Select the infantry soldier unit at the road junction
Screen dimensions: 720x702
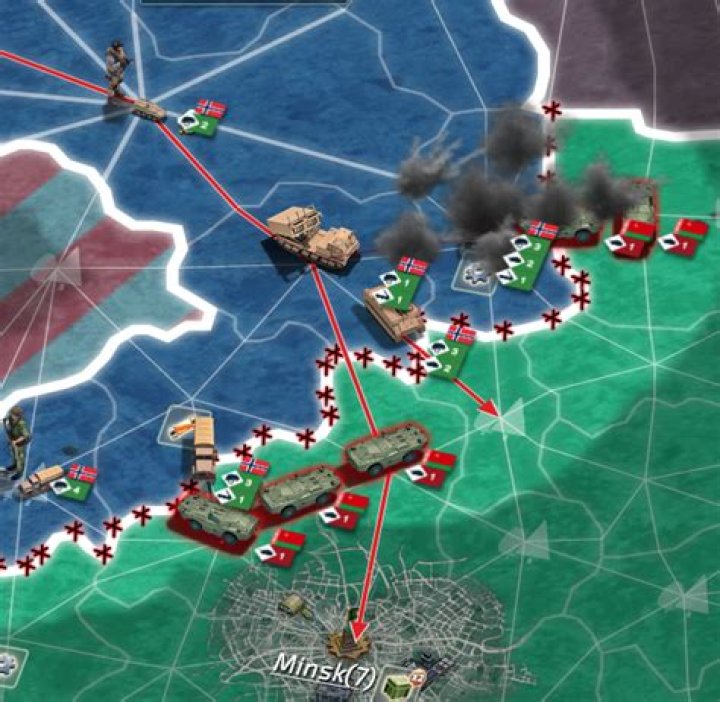(x=118, y=69)
